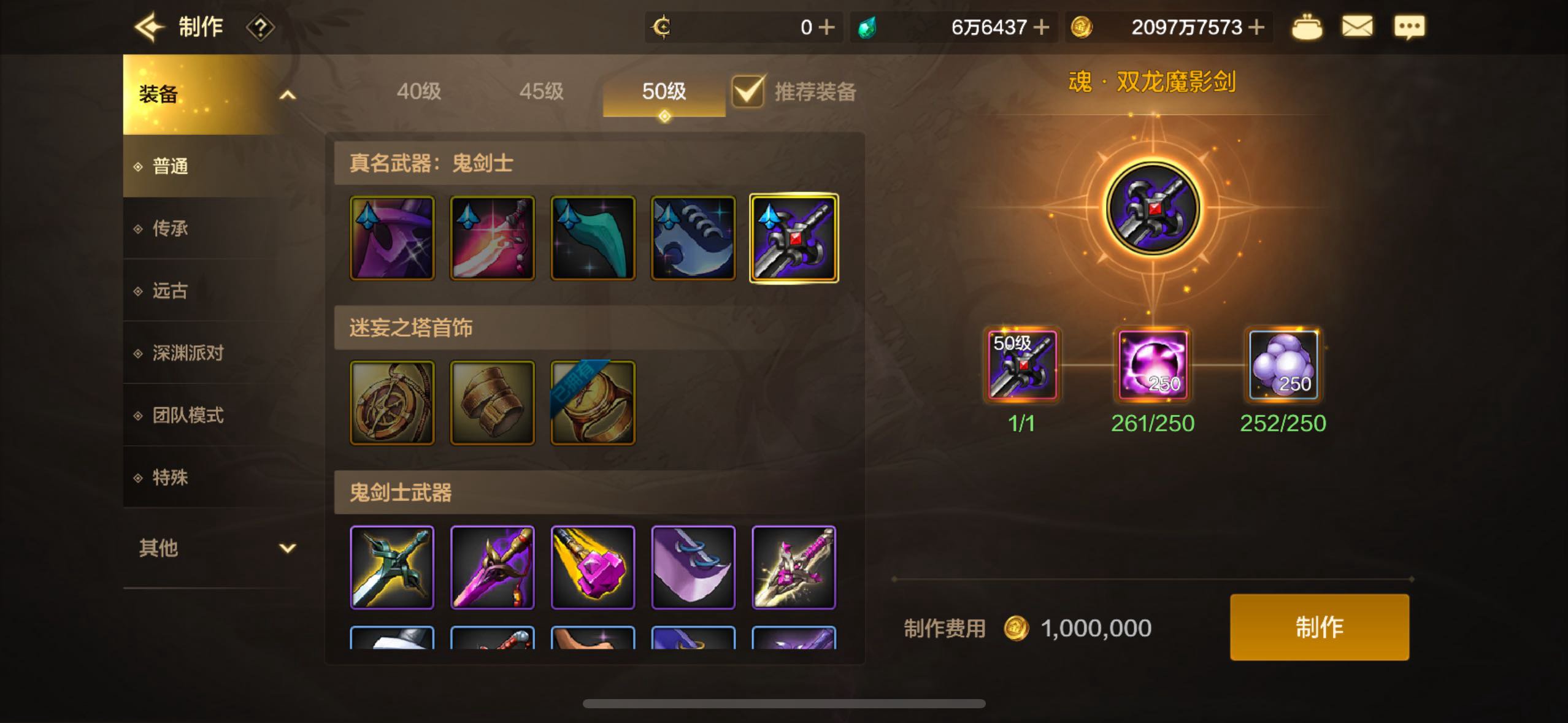Pick the teal curved blade weapon
This screenshot has height=723, width=1568.
click(x=593, y=238)
